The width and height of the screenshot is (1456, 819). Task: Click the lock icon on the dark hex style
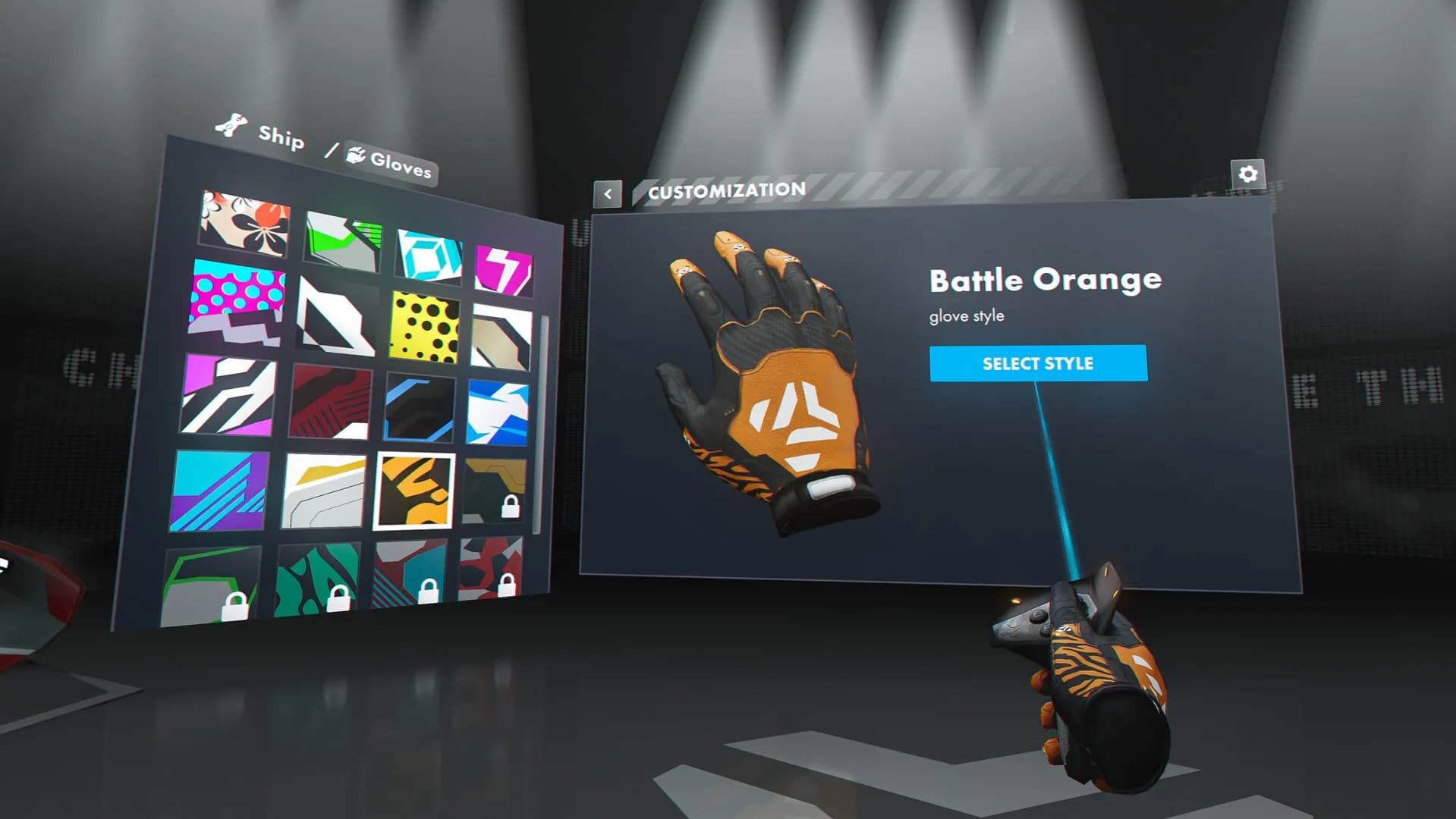click(511, 506)
